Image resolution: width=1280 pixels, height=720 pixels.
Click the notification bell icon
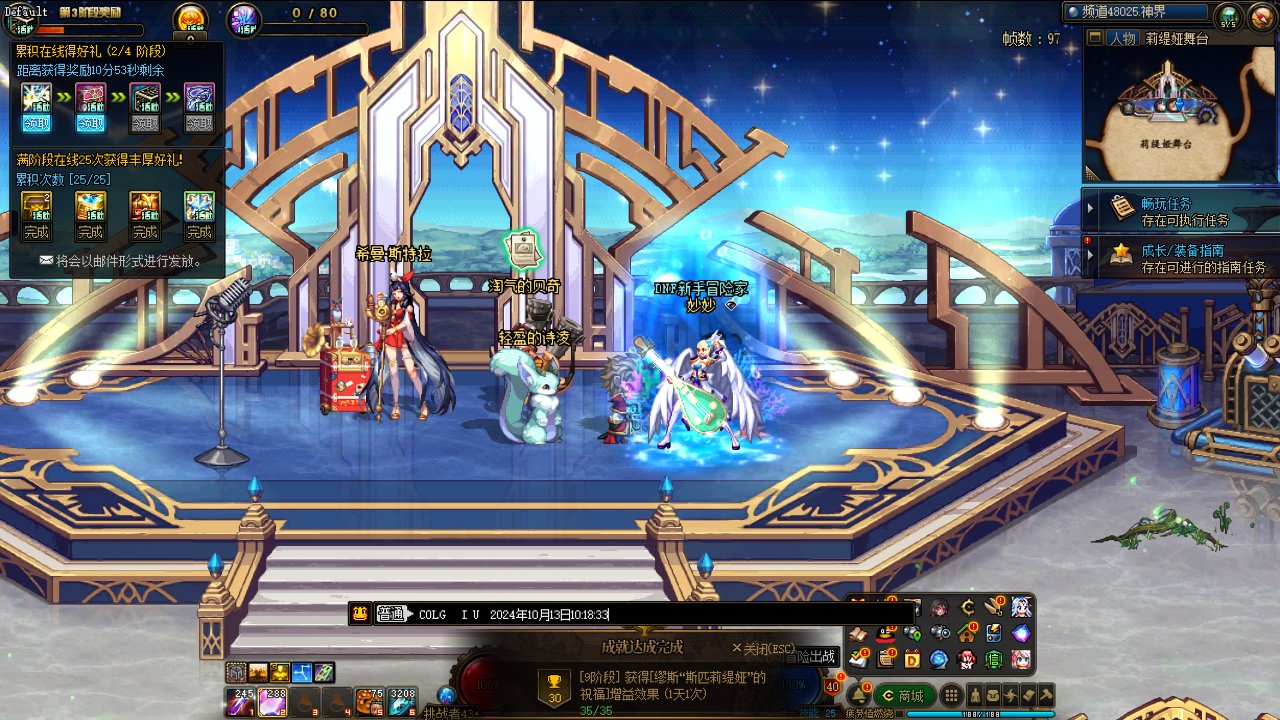coord(858,695)
